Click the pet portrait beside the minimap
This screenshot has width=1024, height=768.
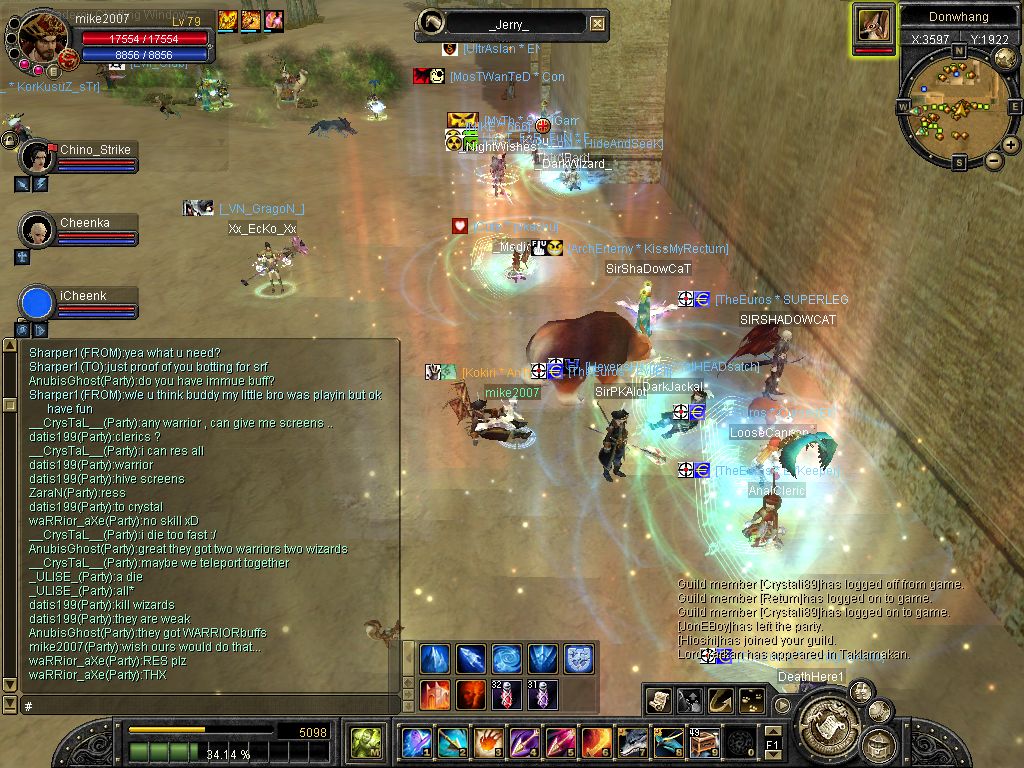[873, 26]
